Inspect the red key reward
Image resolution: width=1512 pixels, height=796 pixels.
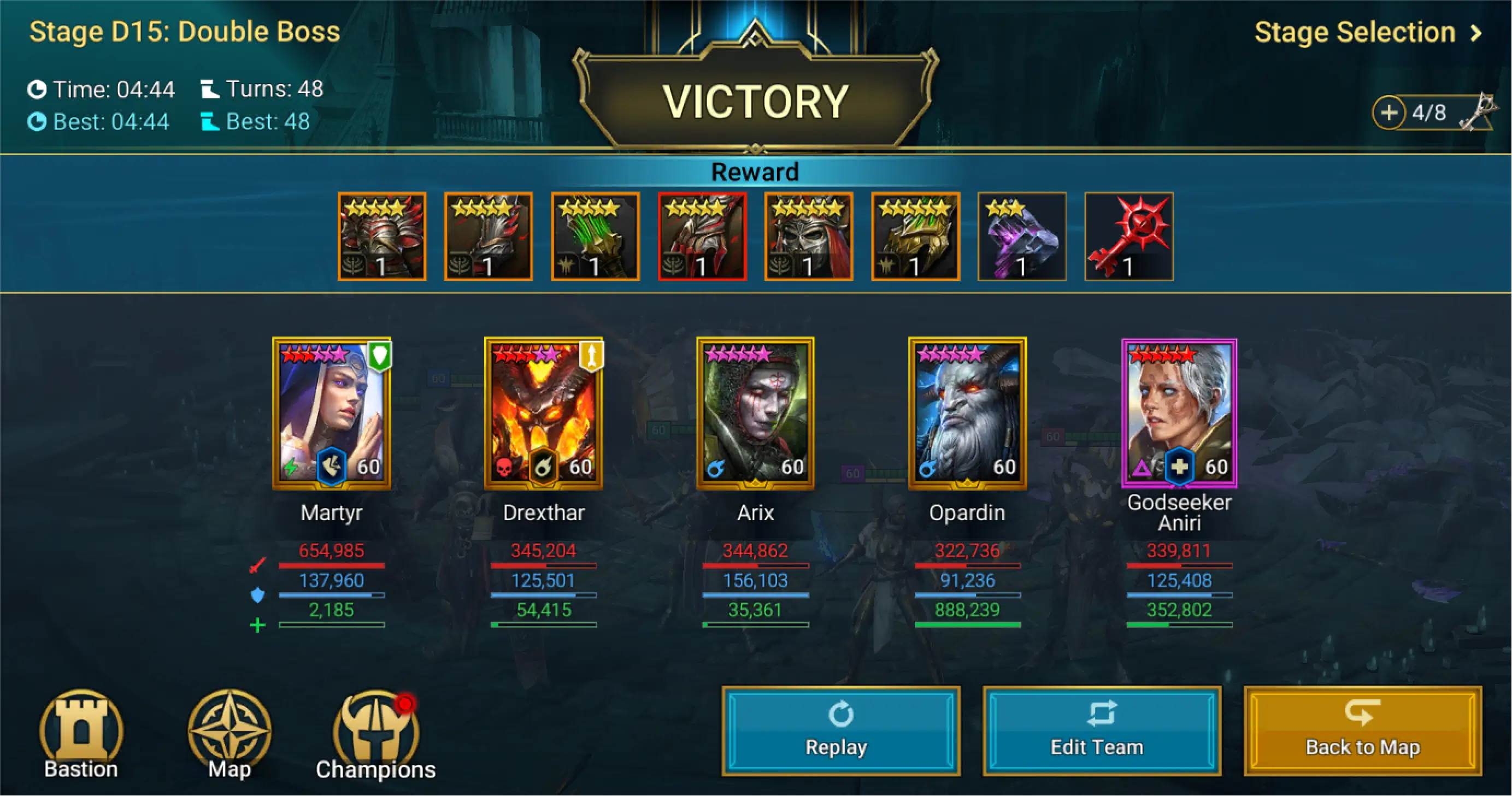(1129, 237)
